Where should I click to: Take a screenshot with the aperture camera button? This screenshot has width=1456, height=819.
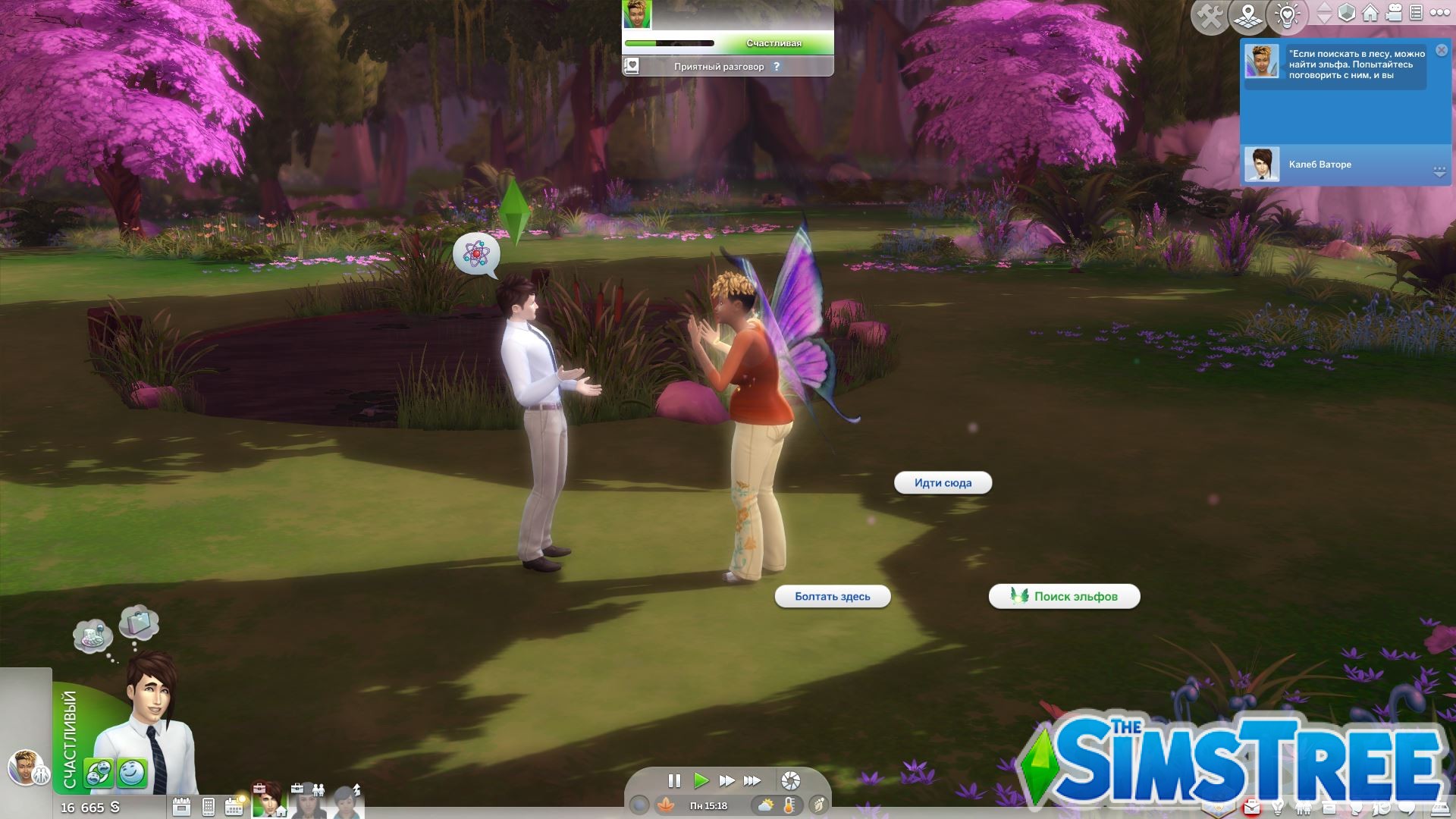click(791, 780)
